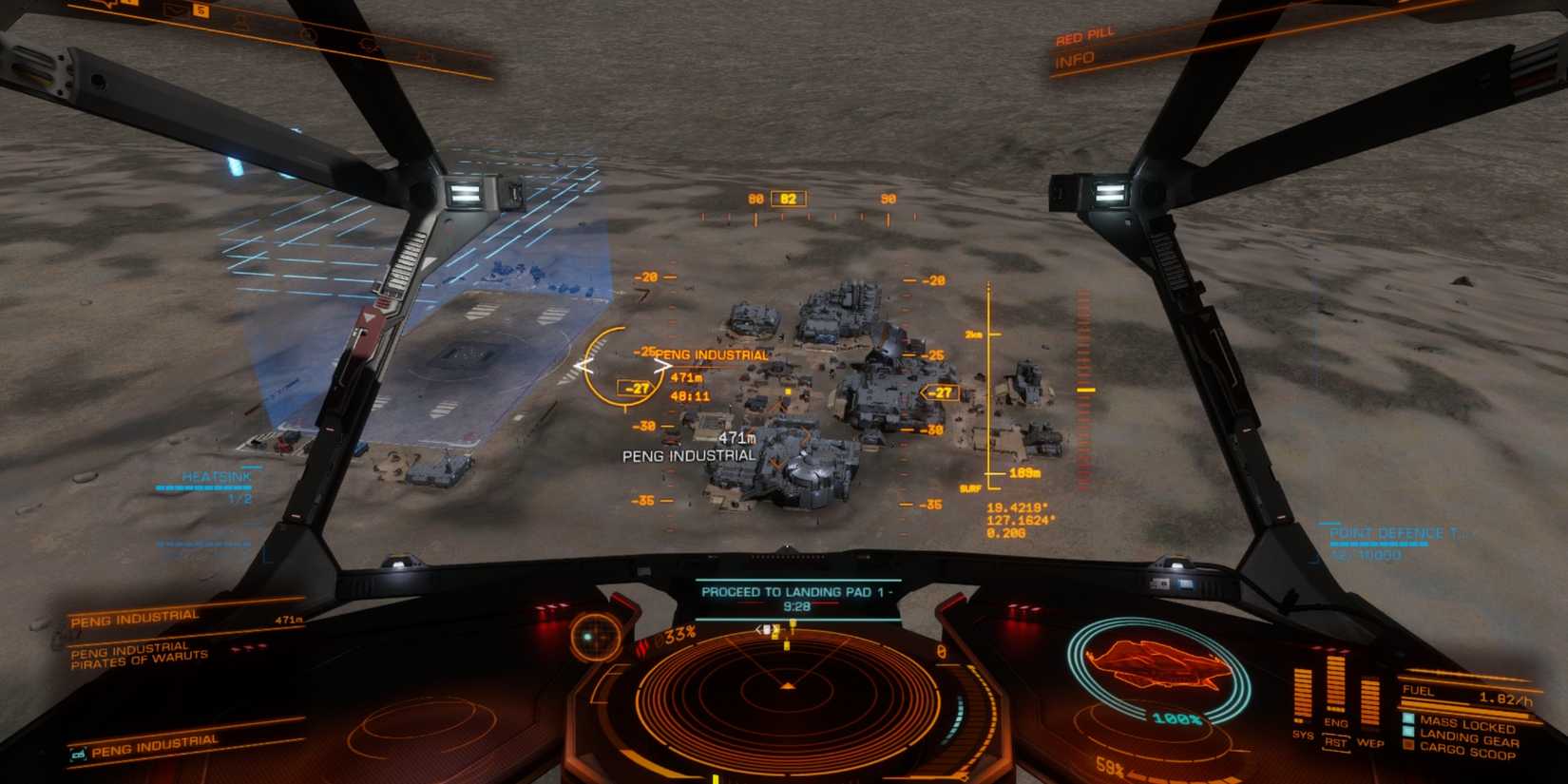
Task: Open the inbox envelope icon with 5 messages
Action: (174, 10)
